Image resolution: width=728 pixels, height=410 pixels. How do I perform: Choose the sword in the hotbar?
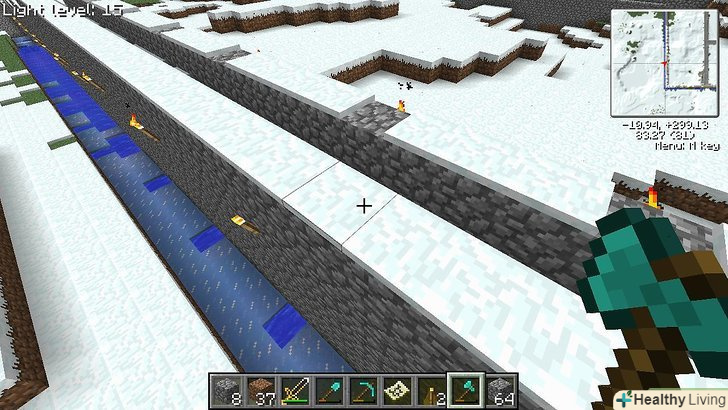296,390
